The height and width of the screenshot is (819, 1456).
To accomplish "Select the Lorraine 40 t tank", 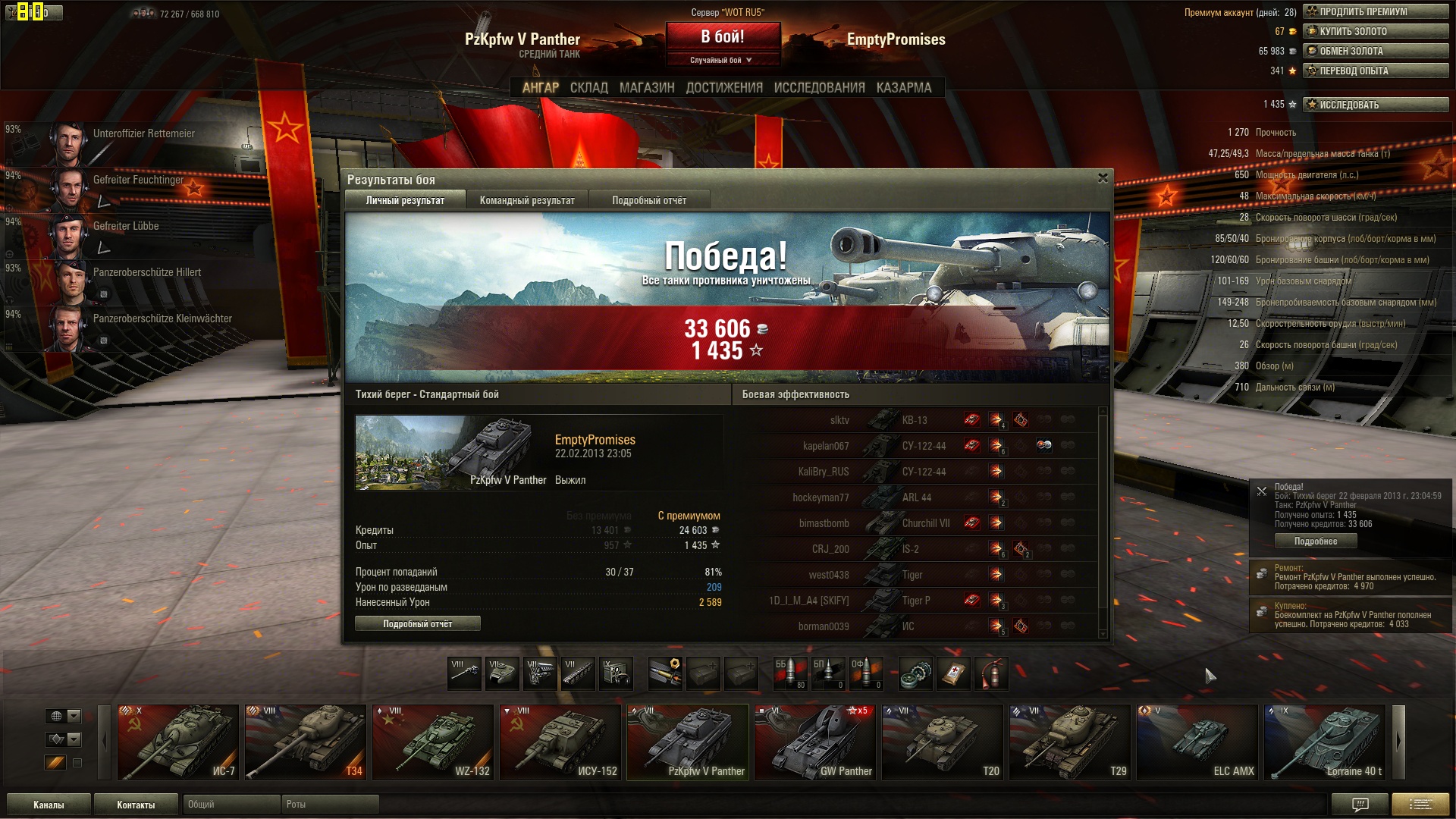I will [1325, 742].
